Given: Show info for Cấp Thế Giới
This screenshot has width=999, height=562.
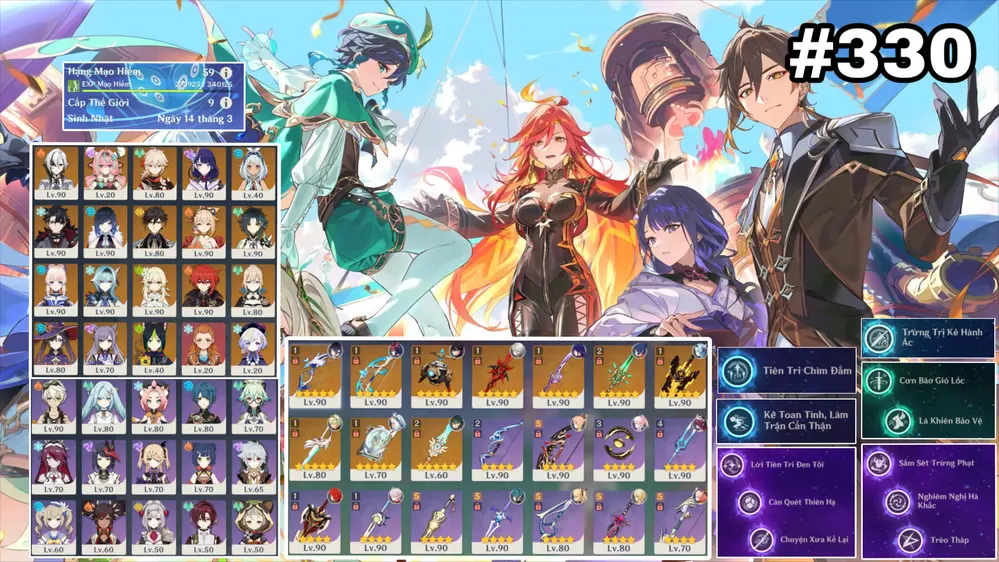Looking at the screenshot, I should coord(227,102).
